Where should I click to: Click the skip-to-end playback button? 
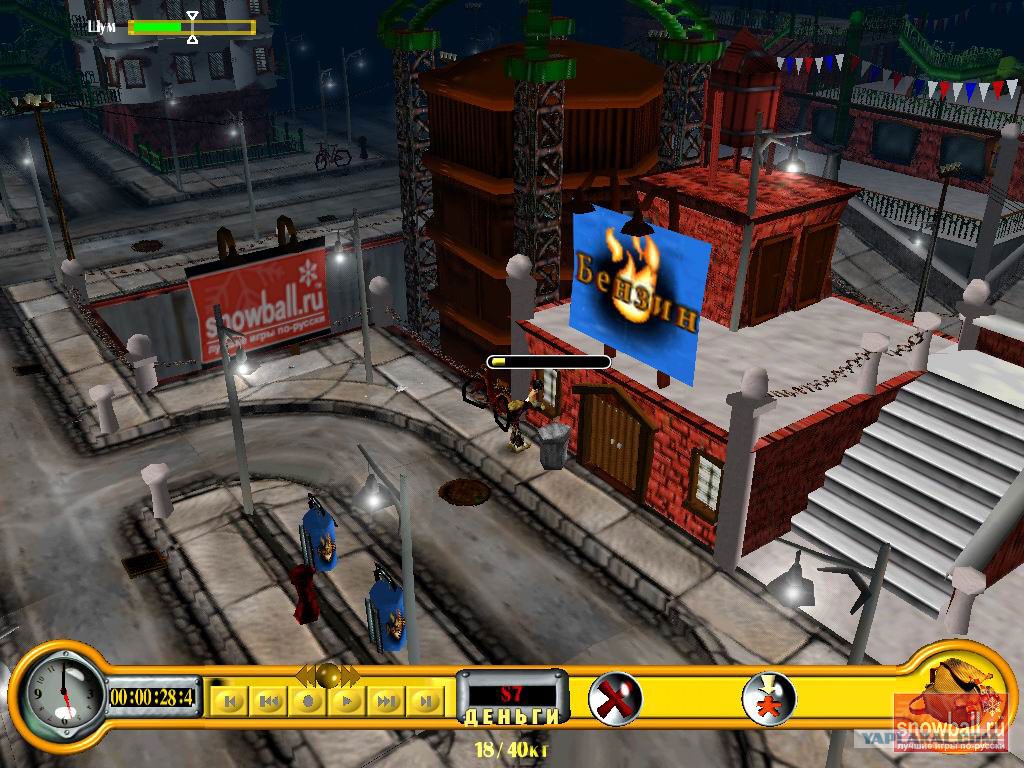425,701
